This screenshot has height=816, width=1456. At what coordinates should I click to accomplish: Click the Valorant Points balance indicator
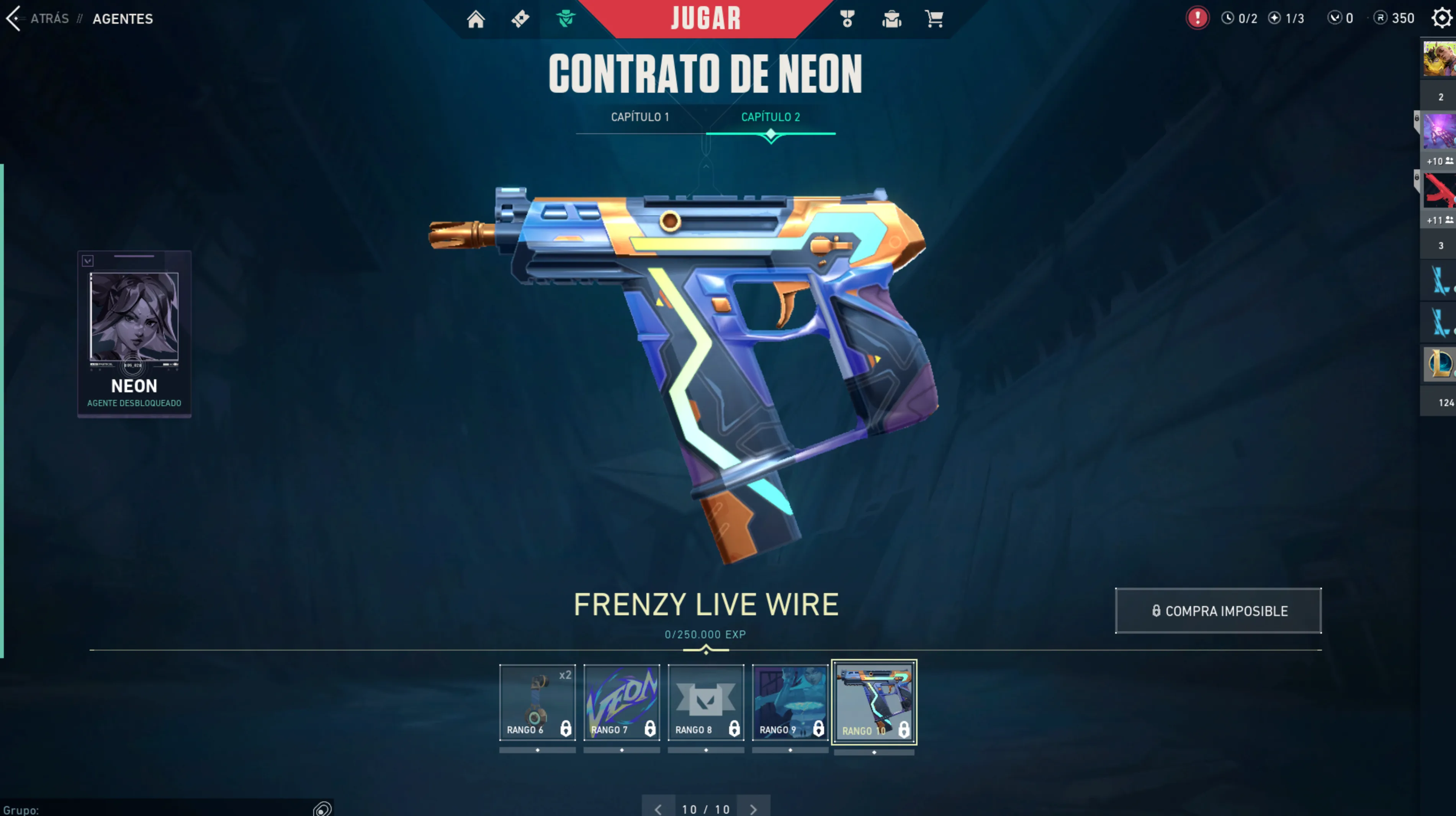(1339, 18)
